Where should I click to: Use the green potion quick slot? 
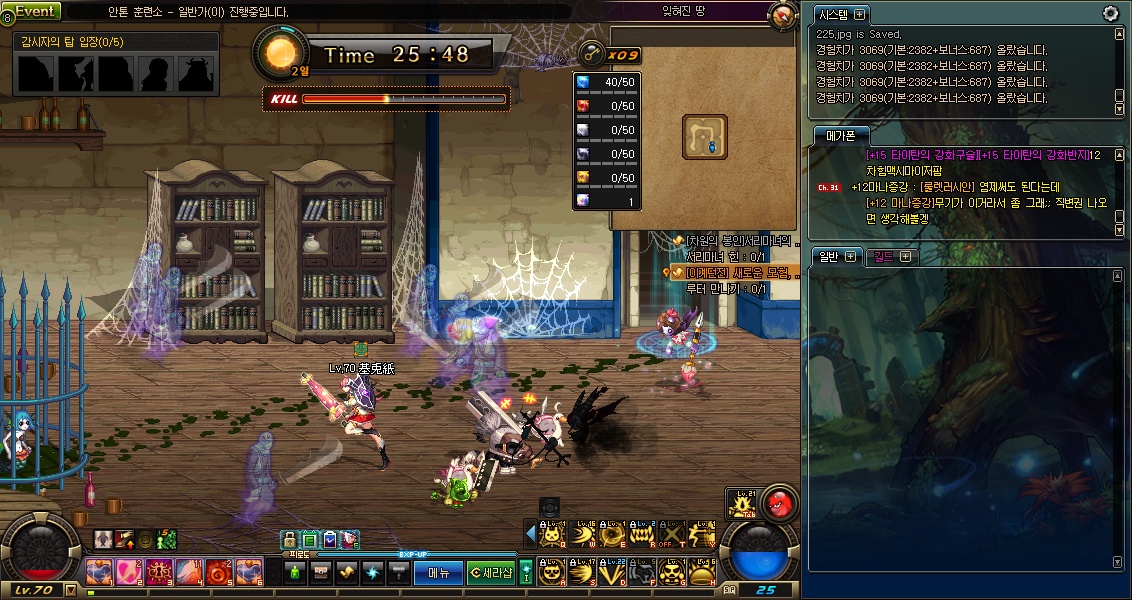click(x=295, y=572)
